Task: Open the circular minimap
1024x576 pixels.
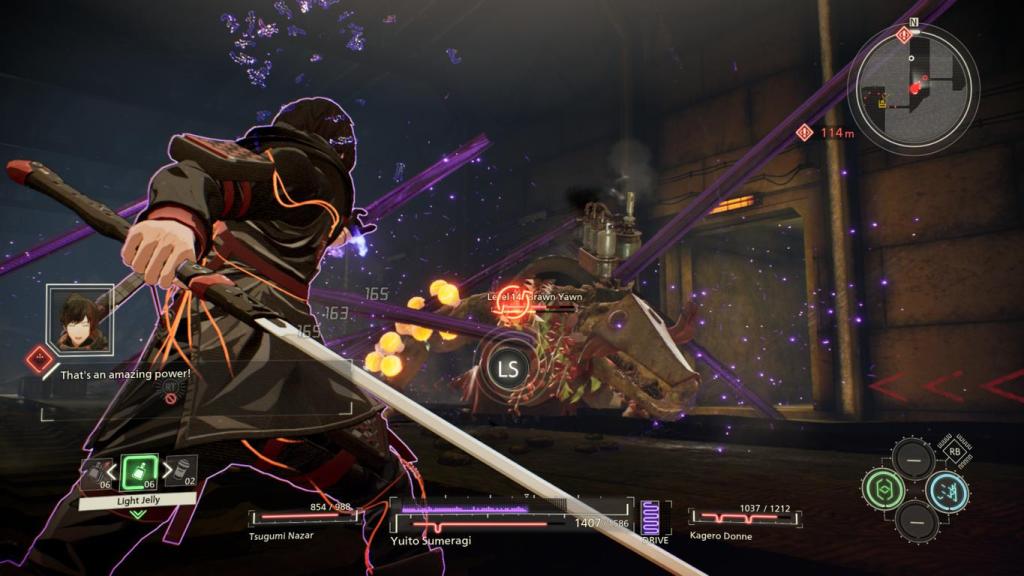Action: [x=913, y=84]
